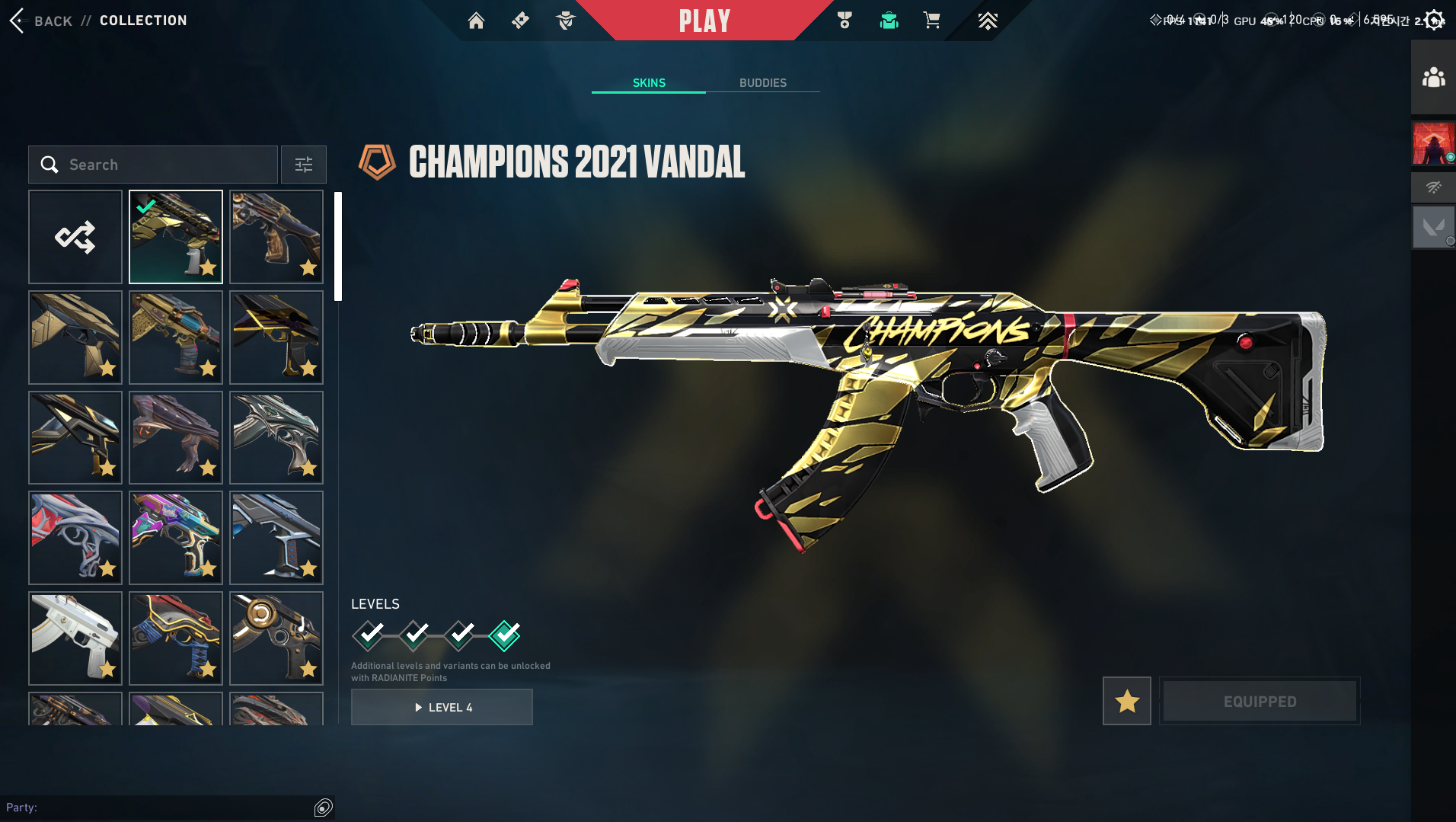Play the Level 4 preview video
Image resolution: width=1456 pixels, height=822 pixels.
(442, 707)
